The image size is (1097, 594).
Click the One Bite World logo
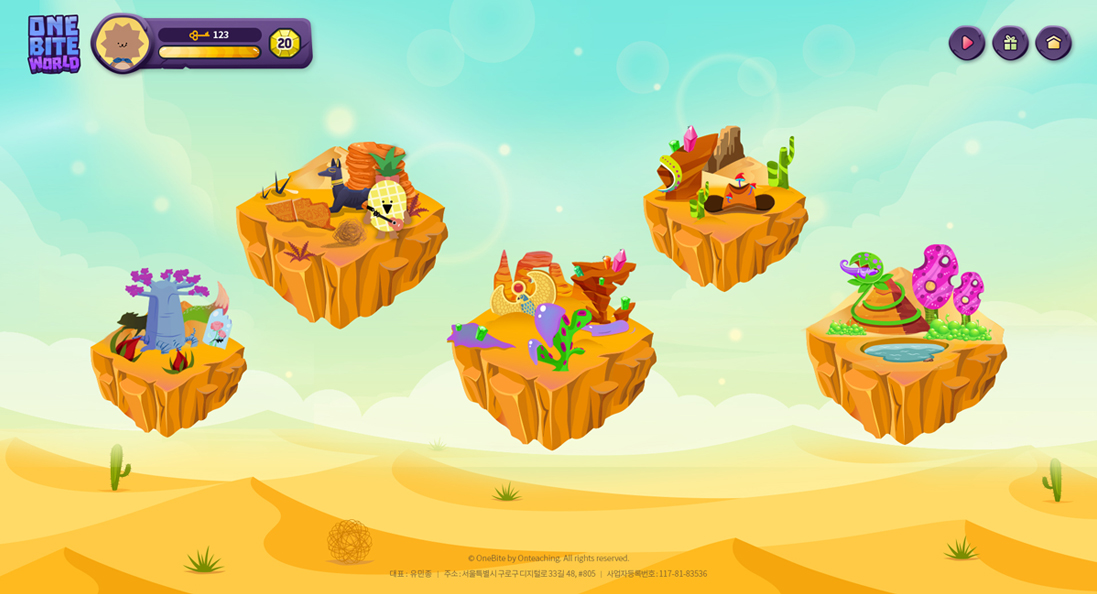54,44
